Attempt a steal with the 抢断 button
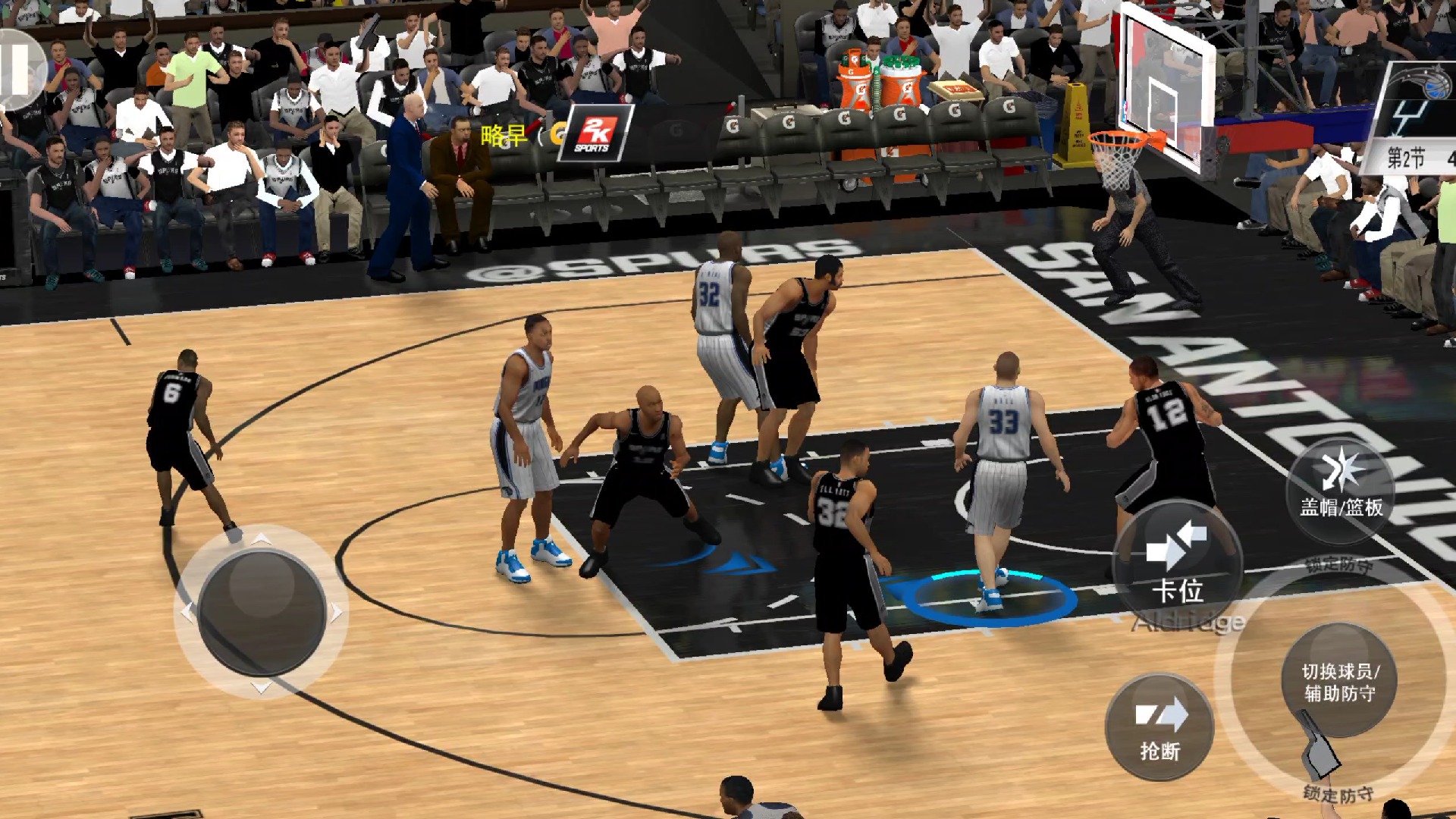Image resolution: width=1456 pixels, height=819 pixels. (x=1159, y=727)
